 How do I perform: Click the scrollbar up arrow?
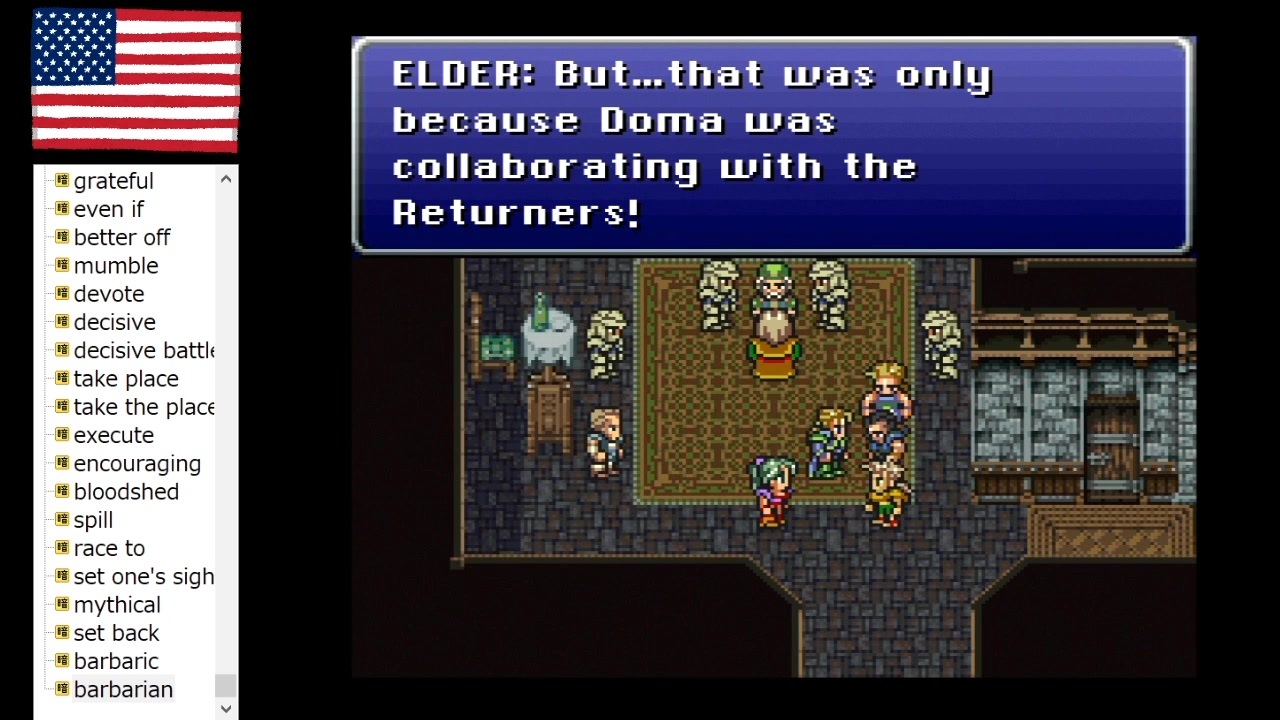[225, 178]
